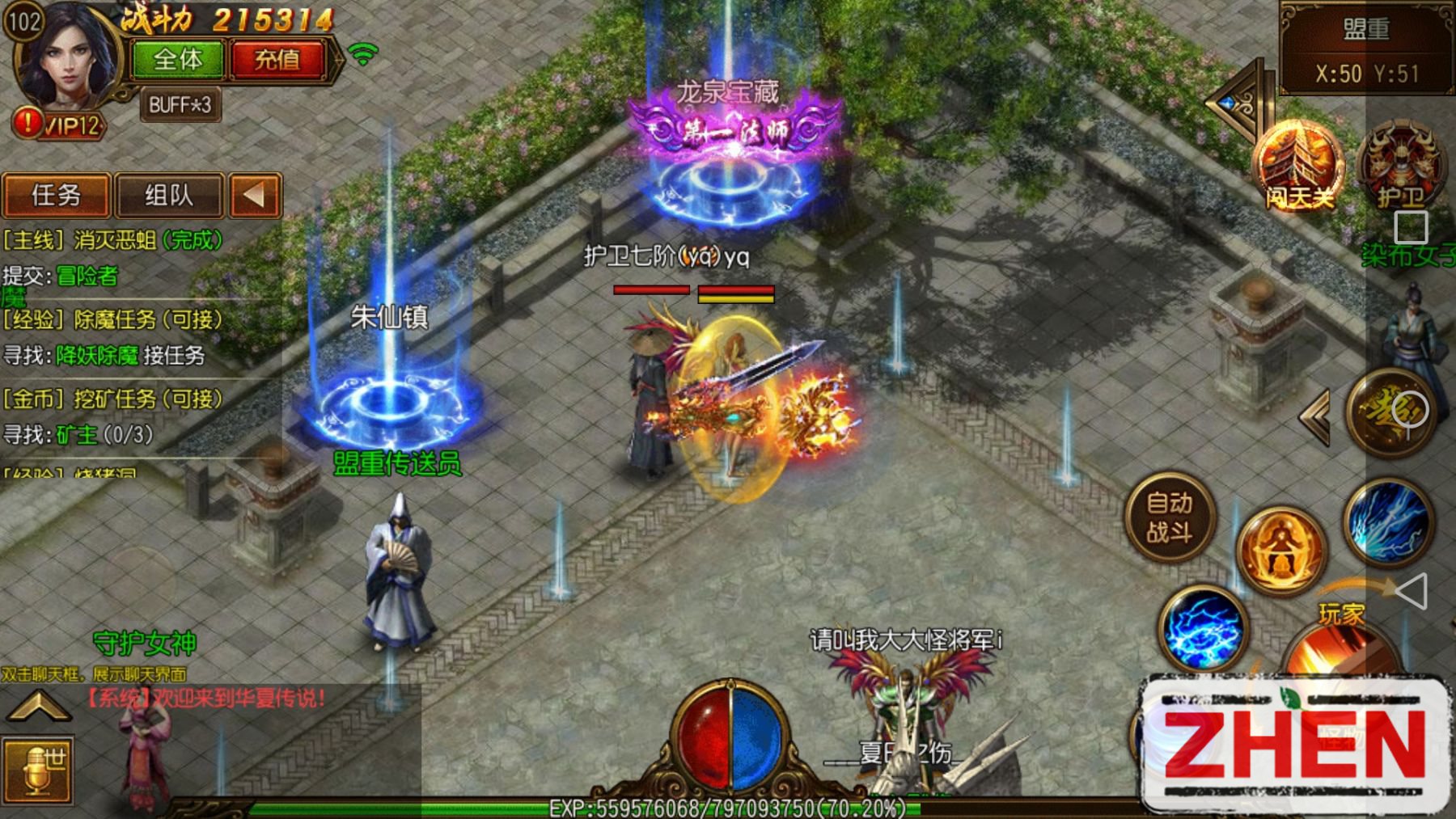The height and width of the screenshot is (819, 1456).
Task: Click the green 全体 button
Action: tap(178, 60)
